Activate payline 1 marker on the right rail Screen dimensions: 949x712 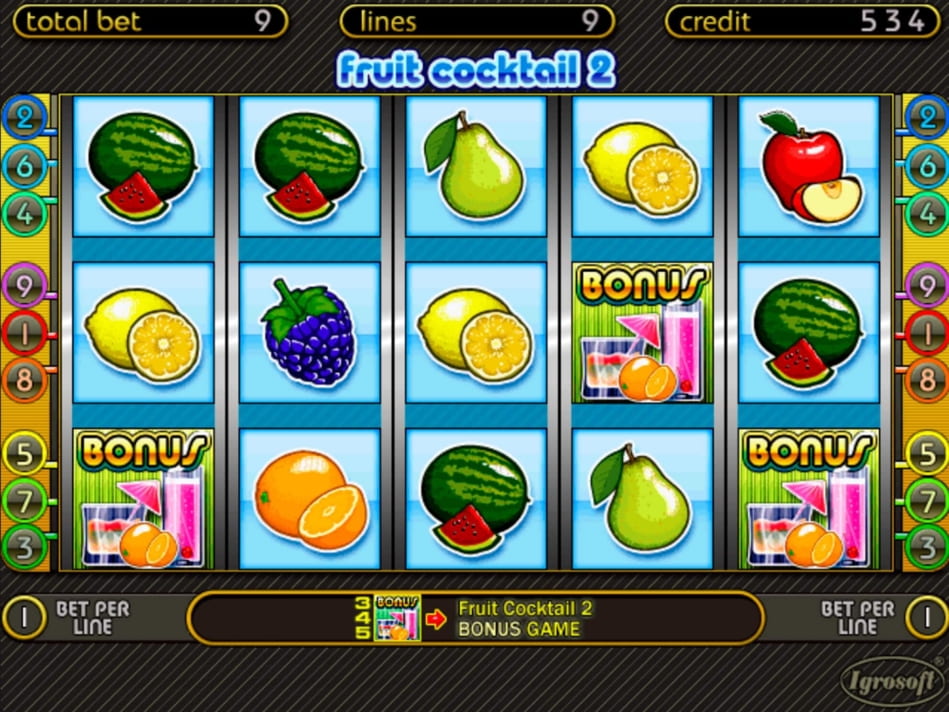[x=925, y=331]
